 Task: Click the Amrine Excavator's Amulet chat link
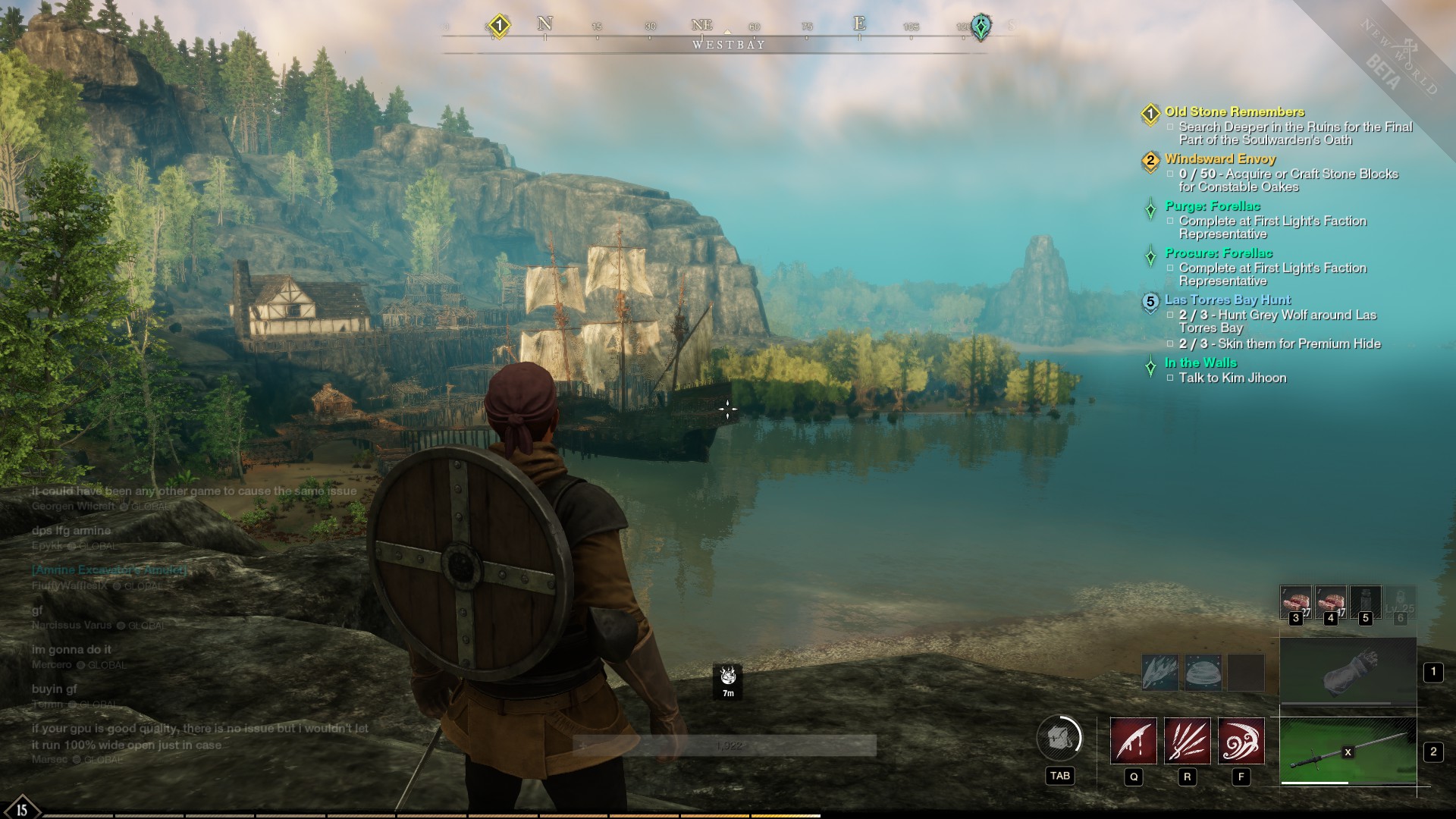pyautogui.click(x=109, y=570)
